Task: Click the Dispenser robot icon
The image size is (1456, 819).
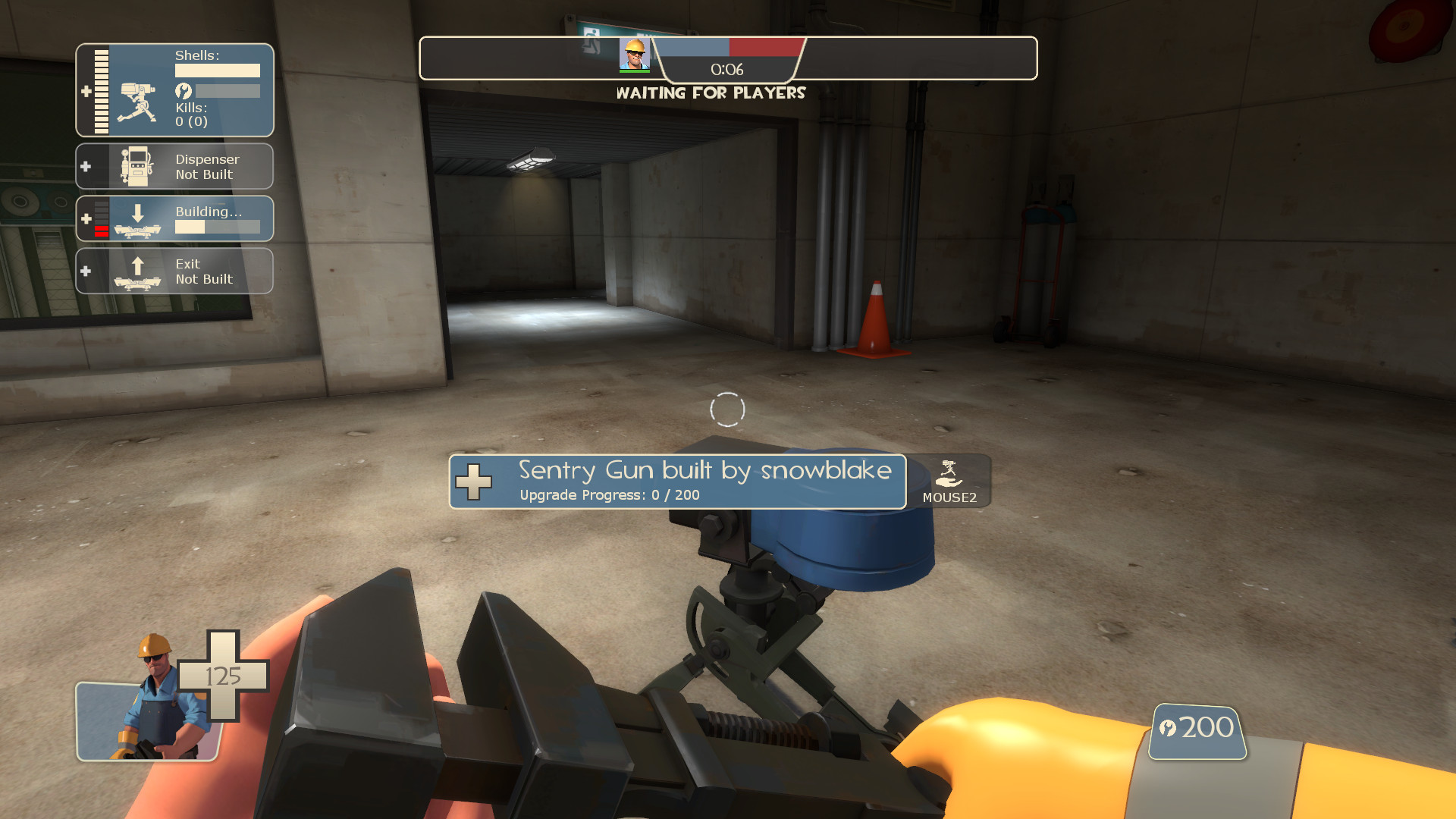Action: (x=140, y=166)
